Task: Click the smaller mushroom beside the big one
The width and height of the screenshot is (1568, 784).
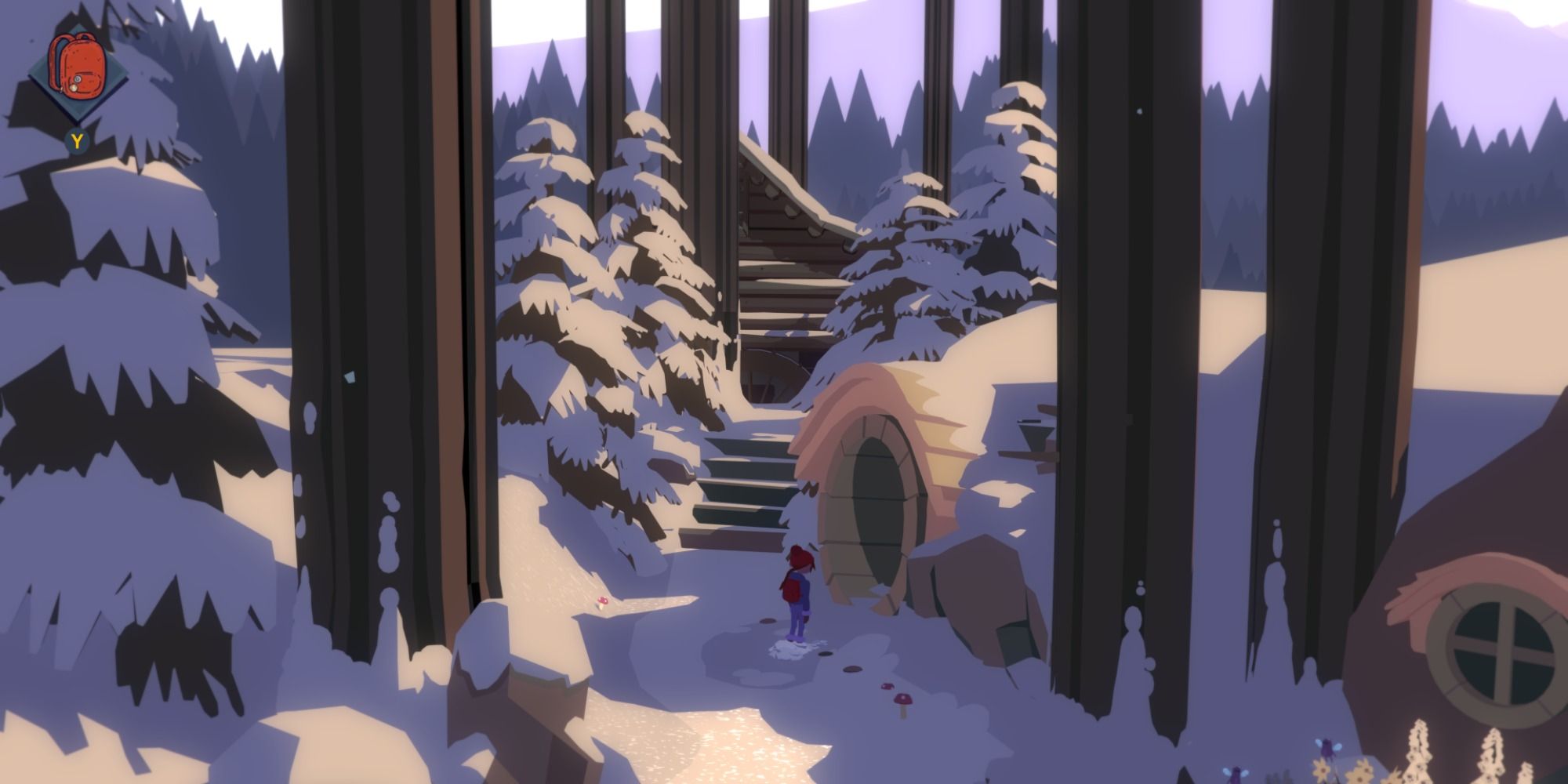Action: click(x=887, y=687)
